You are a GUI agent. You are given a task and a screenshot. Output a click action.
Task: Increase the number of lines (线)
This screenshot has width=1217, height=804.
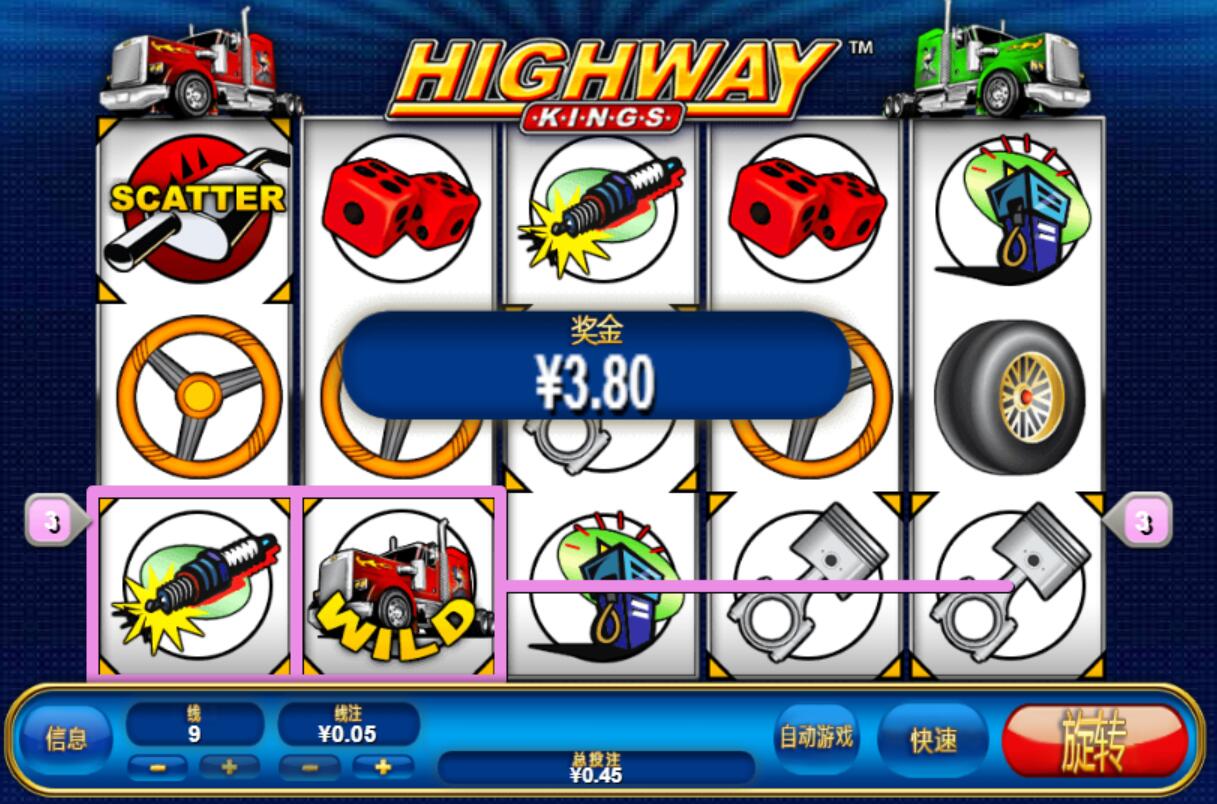[x=229, y=767]
